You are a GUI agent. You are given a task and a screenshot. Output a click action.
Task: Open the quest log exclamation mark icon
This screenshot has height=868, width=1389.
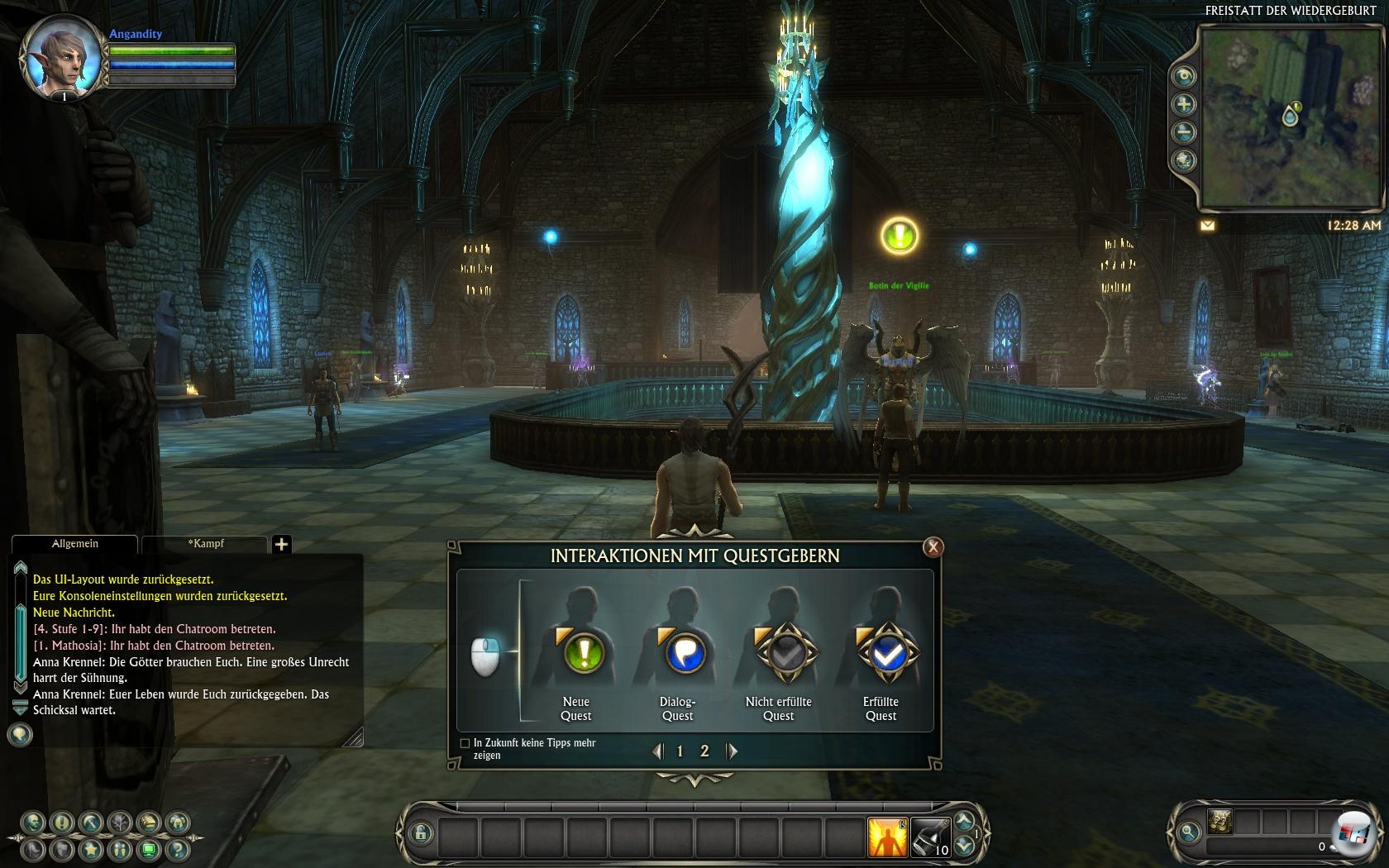point(62,823)
